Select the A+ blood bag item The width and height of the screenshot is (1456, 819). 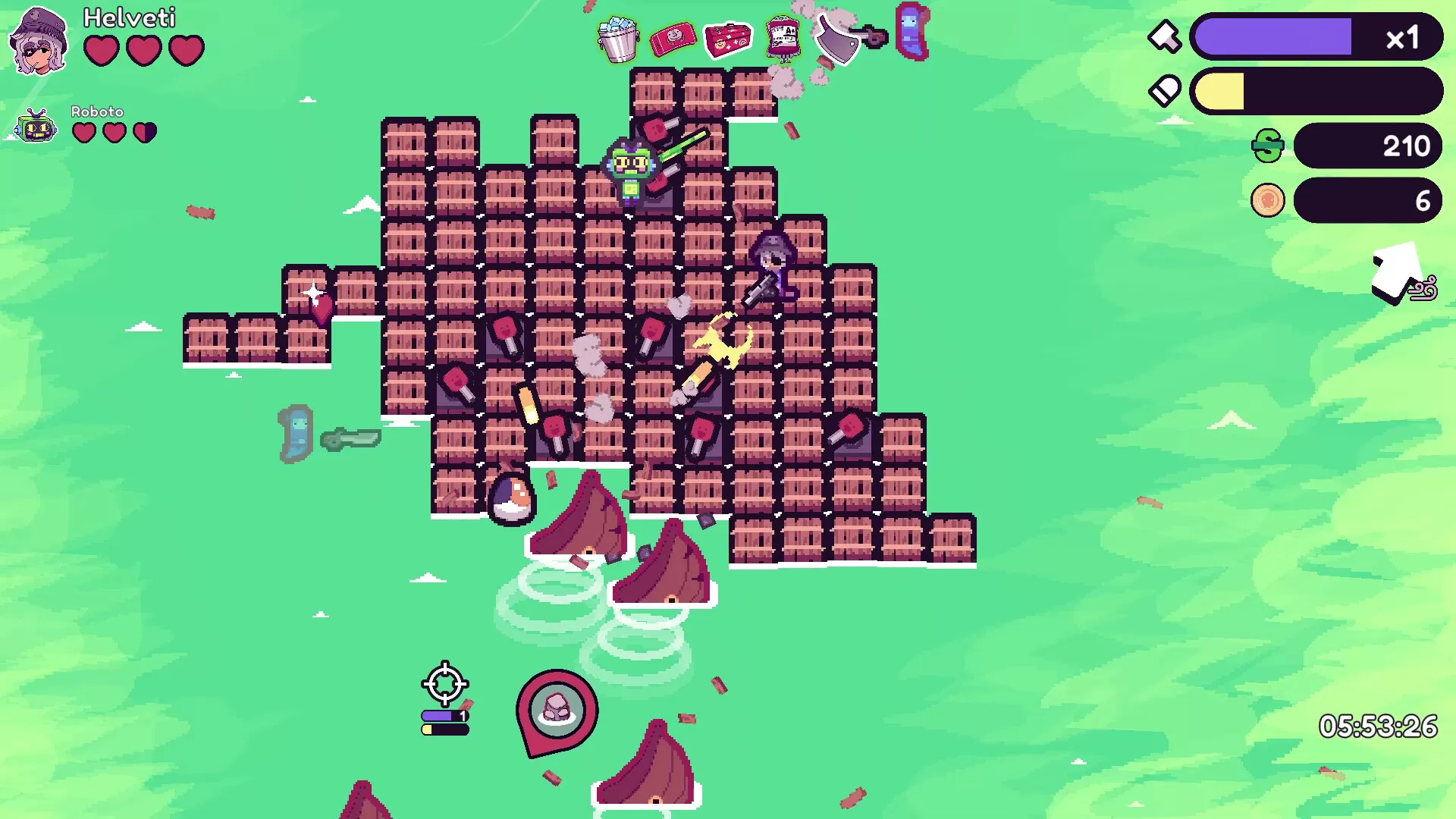tap(783, 37)
